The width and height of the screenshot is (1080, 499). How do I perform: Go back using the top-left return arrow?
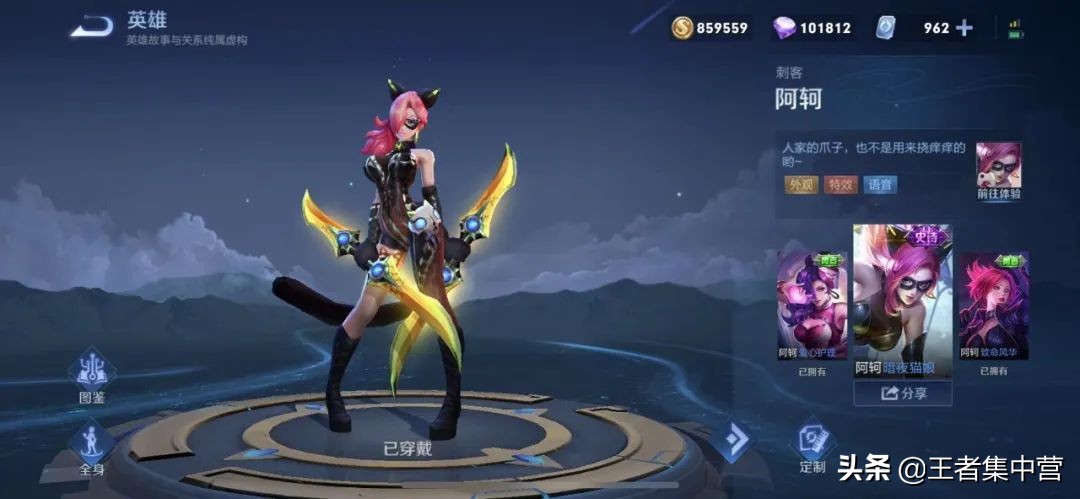click(92, 26)
